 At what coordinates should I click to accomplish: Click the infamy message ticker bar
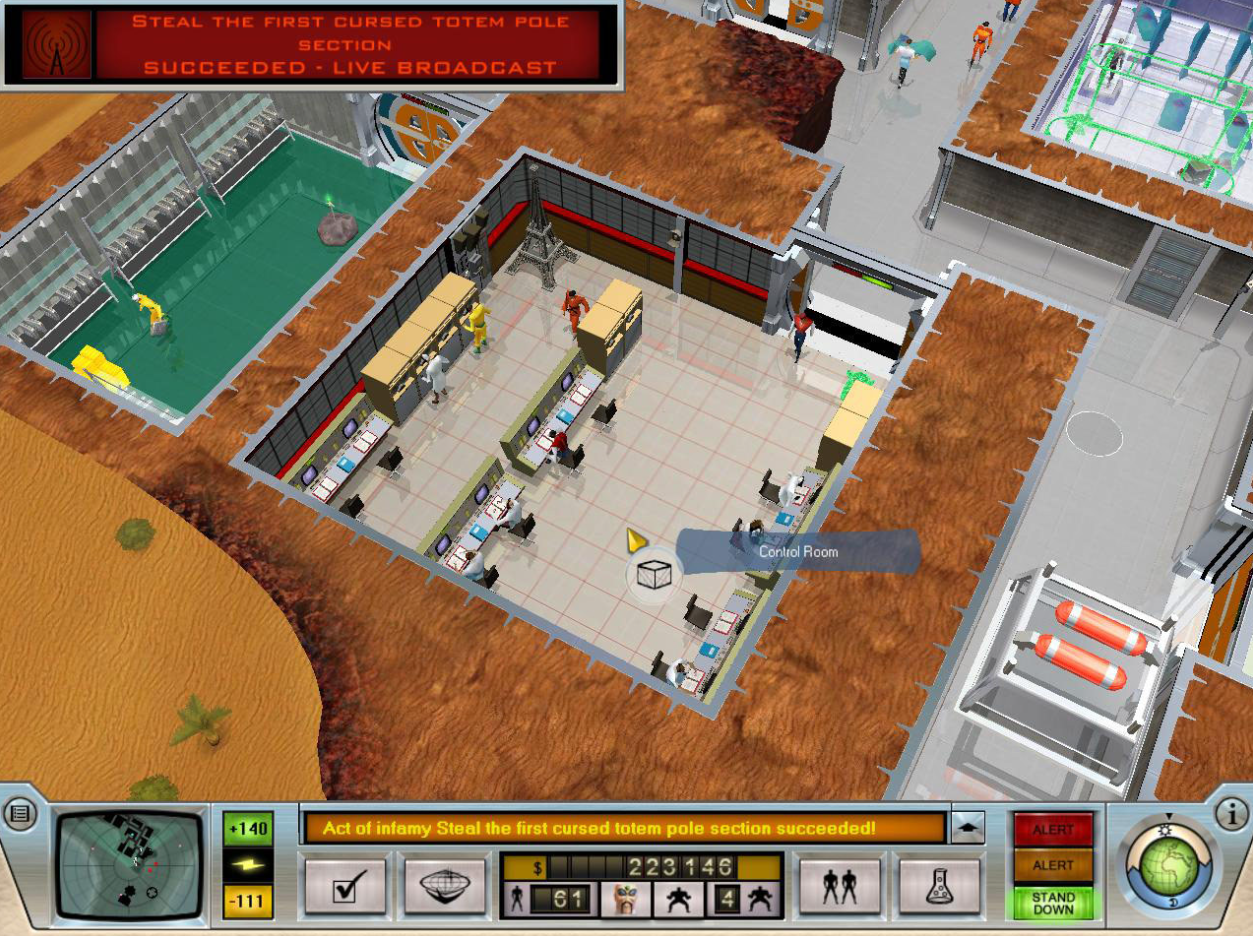click(x=625, y=828)
